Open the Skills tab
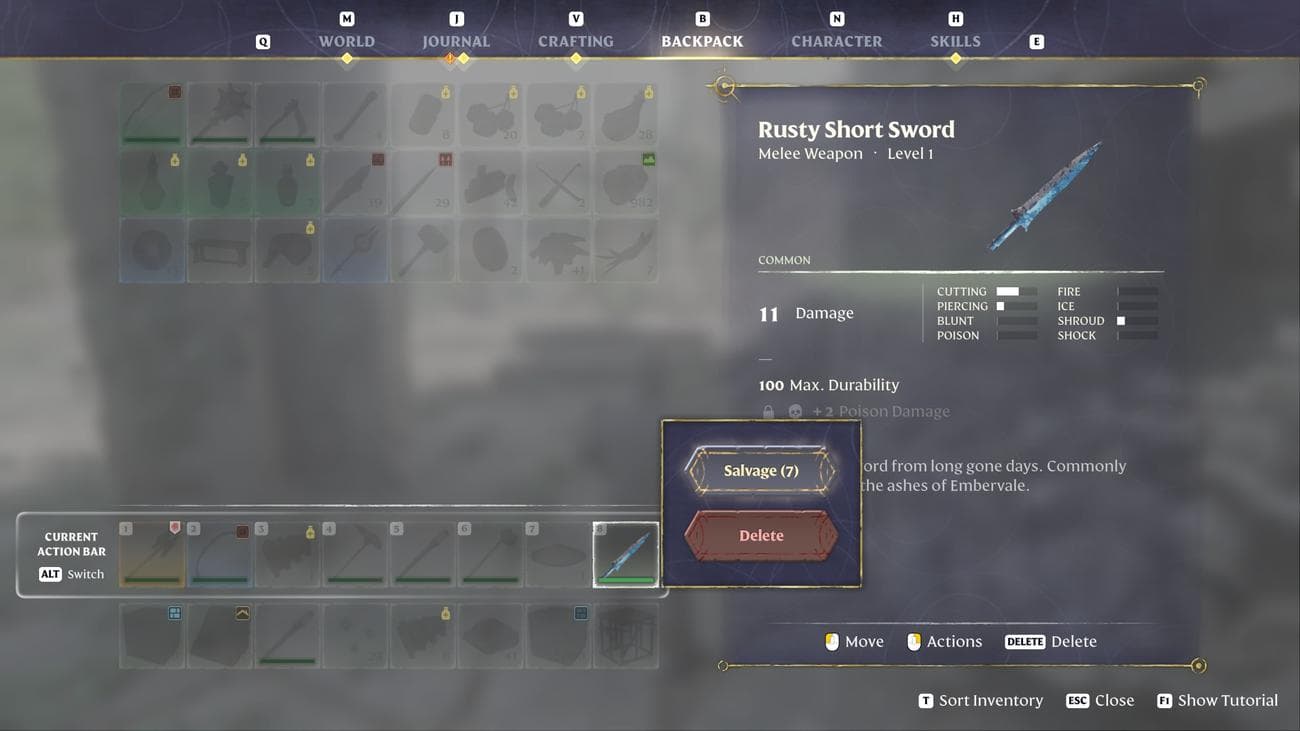1300x731 pixels. 955,41
